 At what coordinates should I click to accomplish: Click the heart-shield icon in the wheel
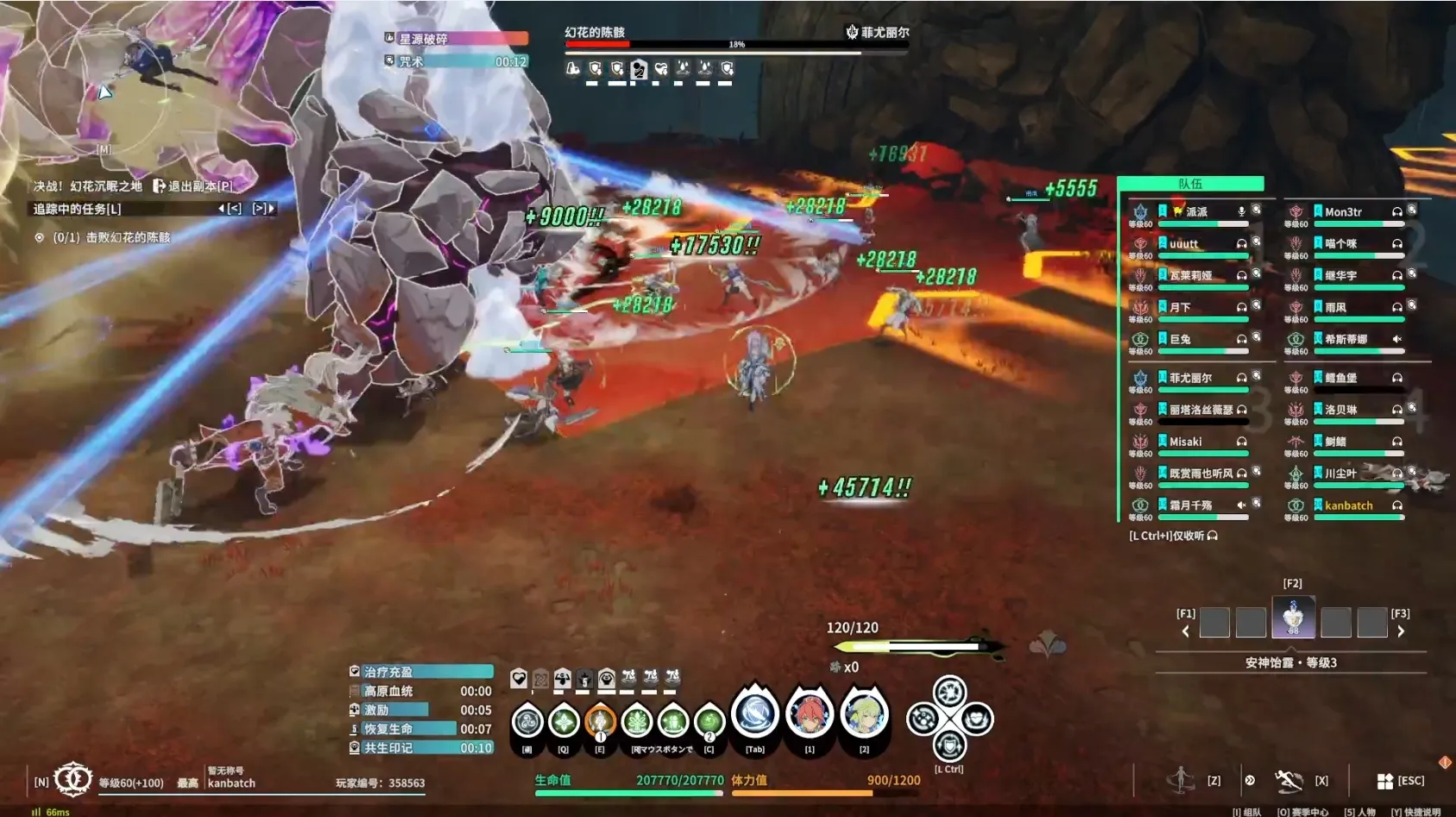pos(976,719)
